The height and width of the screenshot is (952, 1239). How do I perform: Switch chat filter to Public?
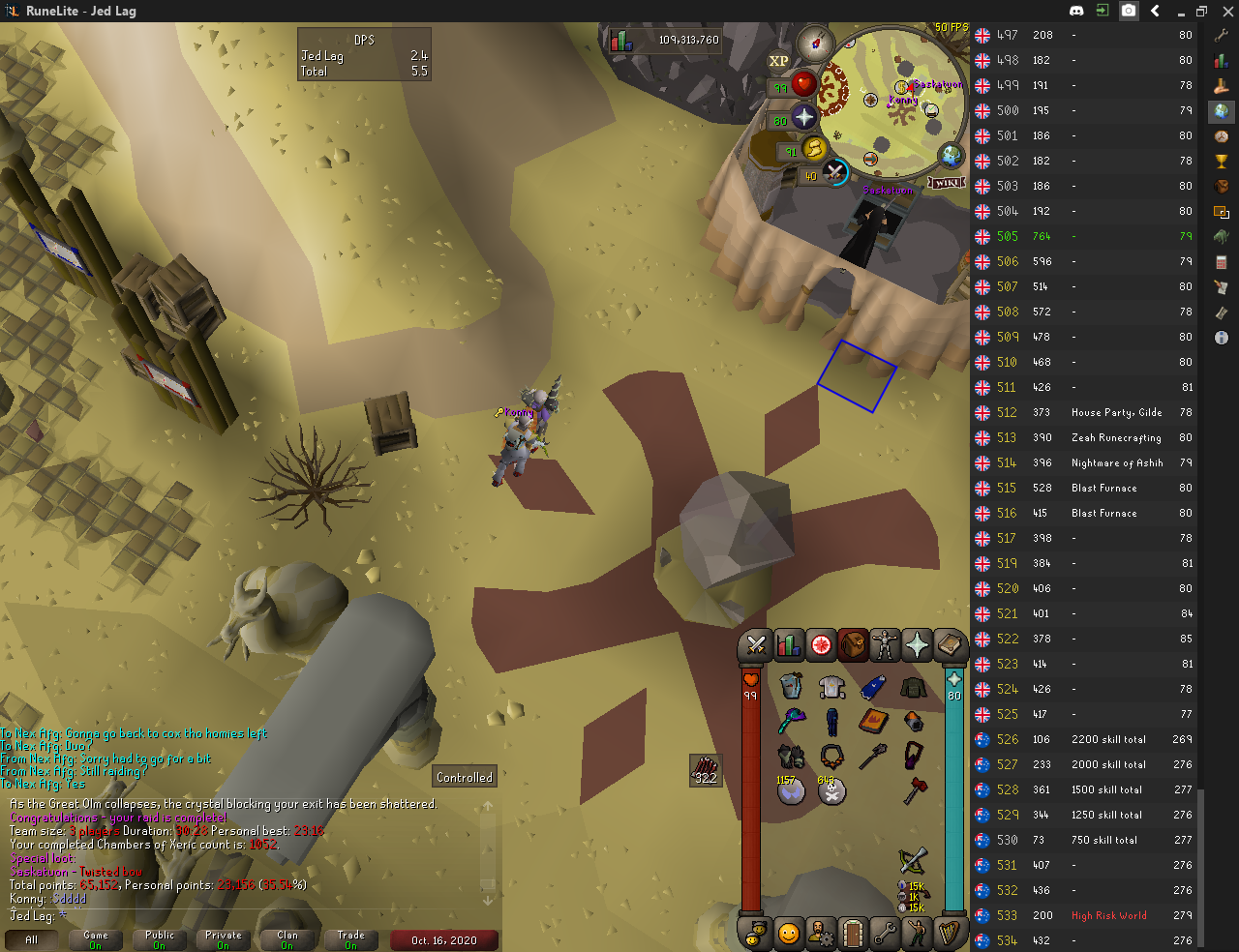pyautogui.click(x=160, y=939)
